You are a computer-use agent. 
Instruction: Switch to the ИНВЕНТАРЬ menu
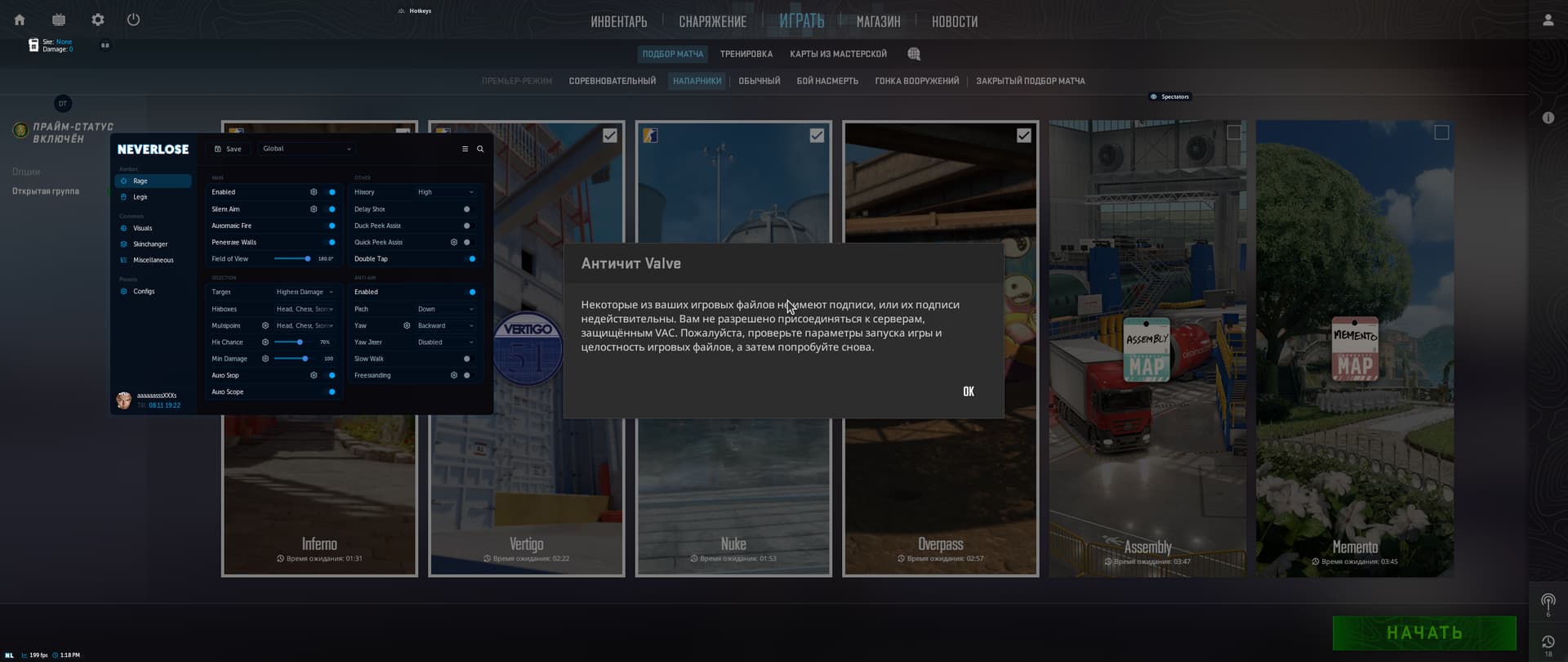pos(619,21)
